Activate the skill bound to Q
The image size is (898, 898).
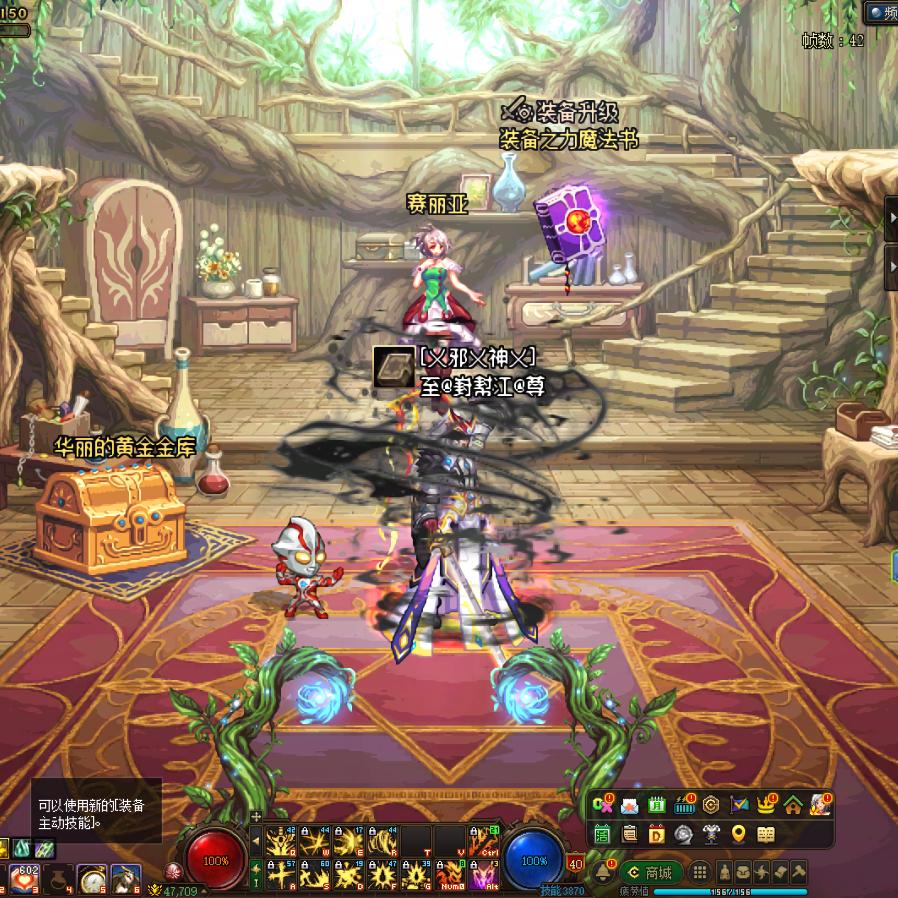click(x=280, y=842)
